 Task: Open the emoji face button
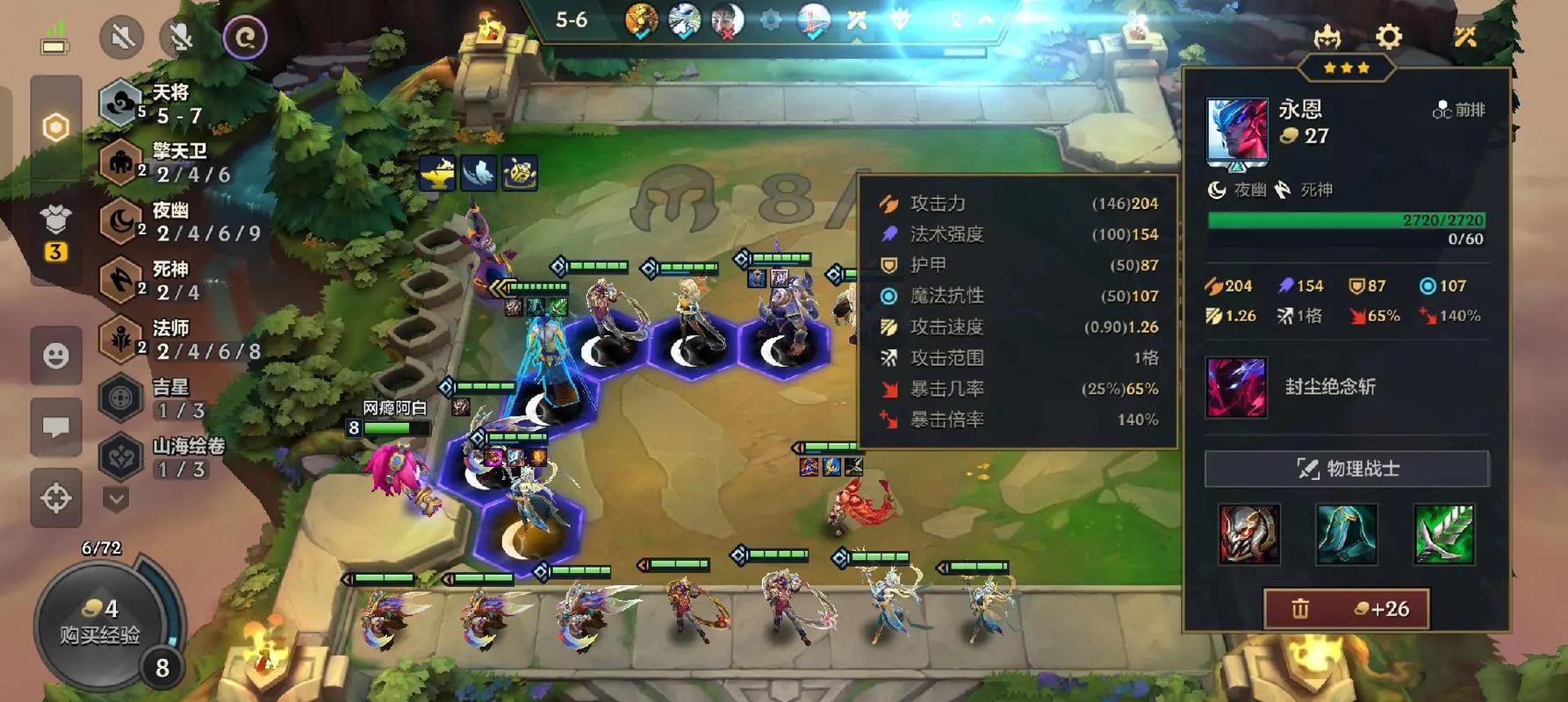[56, 355]
